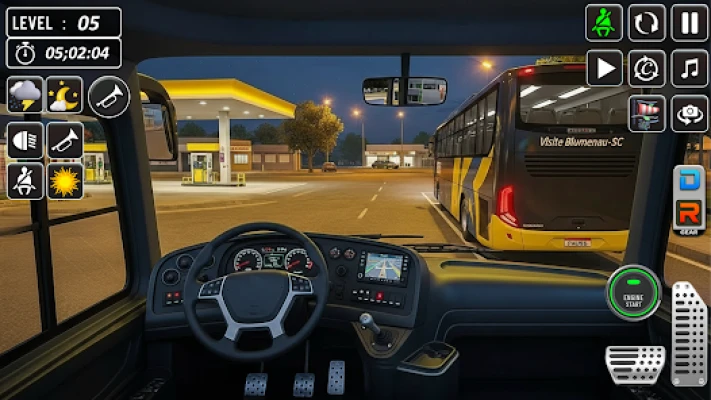The height and width of the screenshot is (400, 711).
Task: Tap the green seatbelt icon
Action: (604, 23)
